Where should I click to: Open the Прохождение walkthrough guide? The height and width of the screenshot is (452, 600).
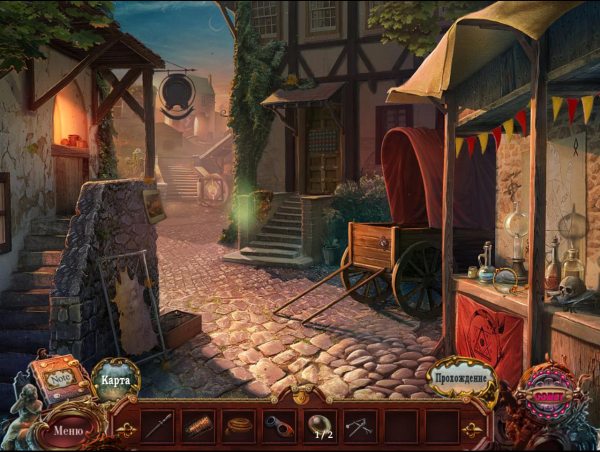tap(463, 379)
